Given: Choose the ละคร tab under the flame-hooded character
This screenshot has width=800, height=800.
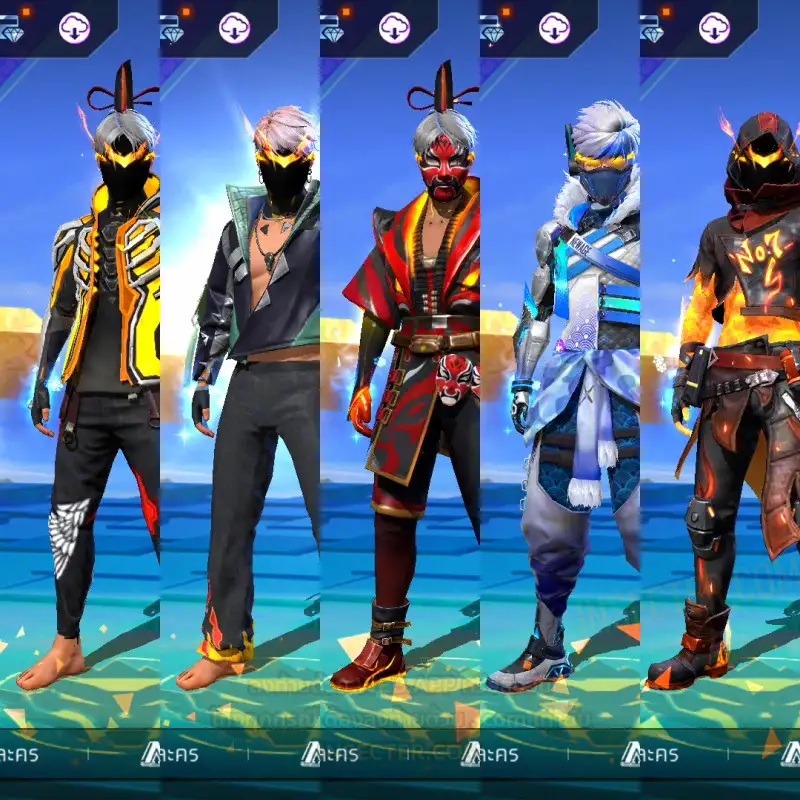Looking at the screenshot, I should 660,753.
